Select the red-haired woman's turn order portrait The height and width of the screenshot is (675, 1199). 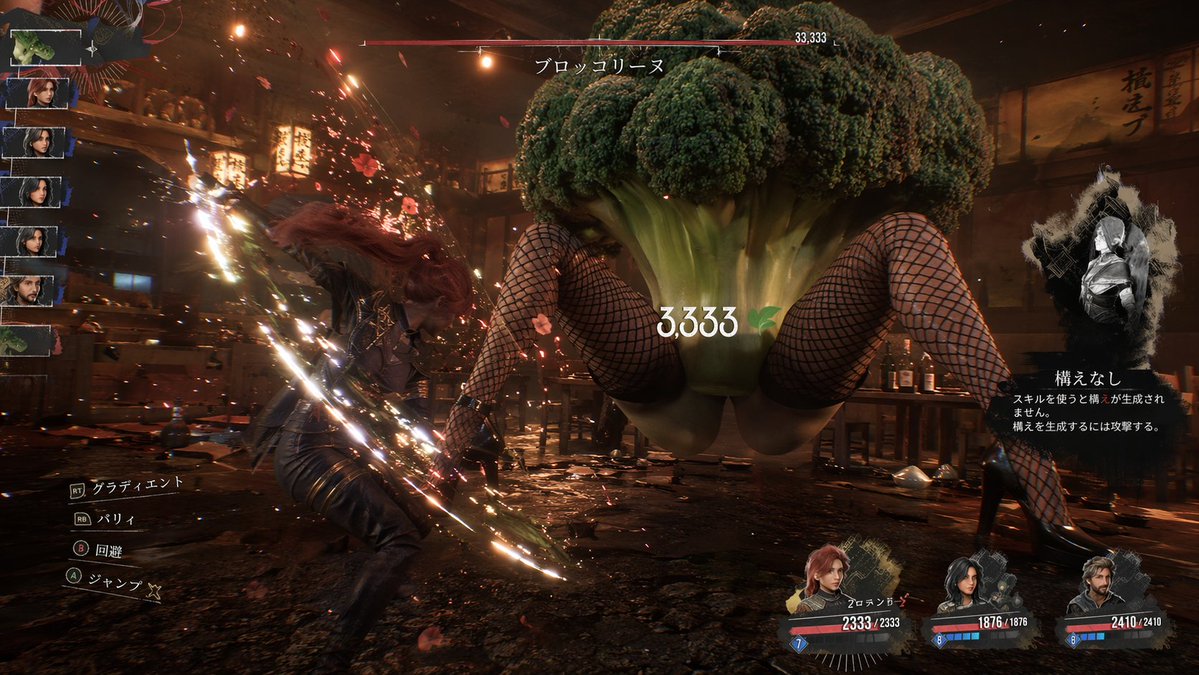(40, 93)
